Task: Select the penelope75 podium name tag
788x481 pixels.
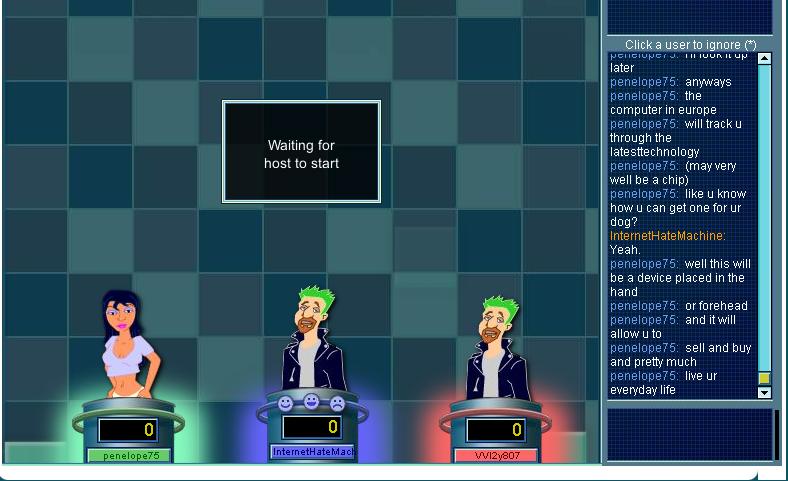Action: pyautogui.click(x=130, y=456)
